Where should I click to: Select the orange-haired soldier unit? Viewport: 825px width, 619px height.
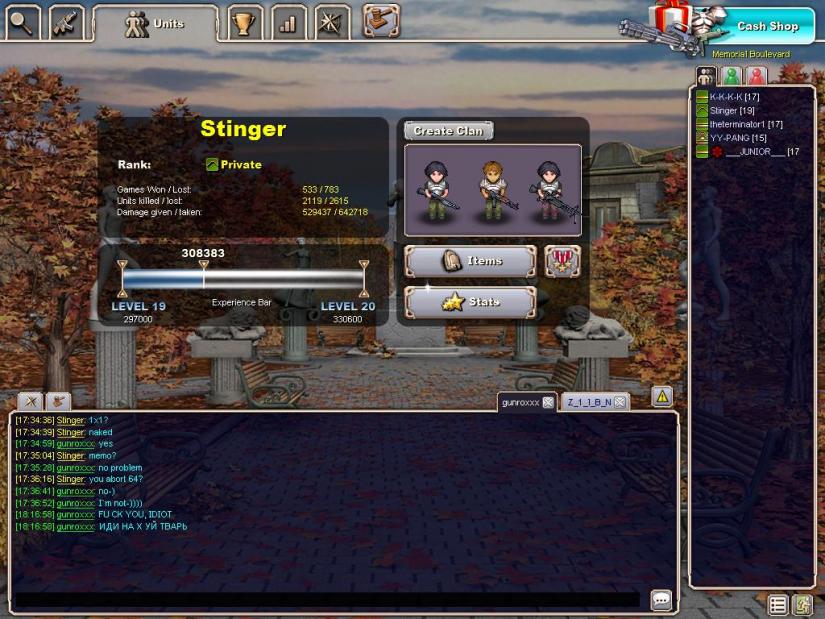(491, 190)
